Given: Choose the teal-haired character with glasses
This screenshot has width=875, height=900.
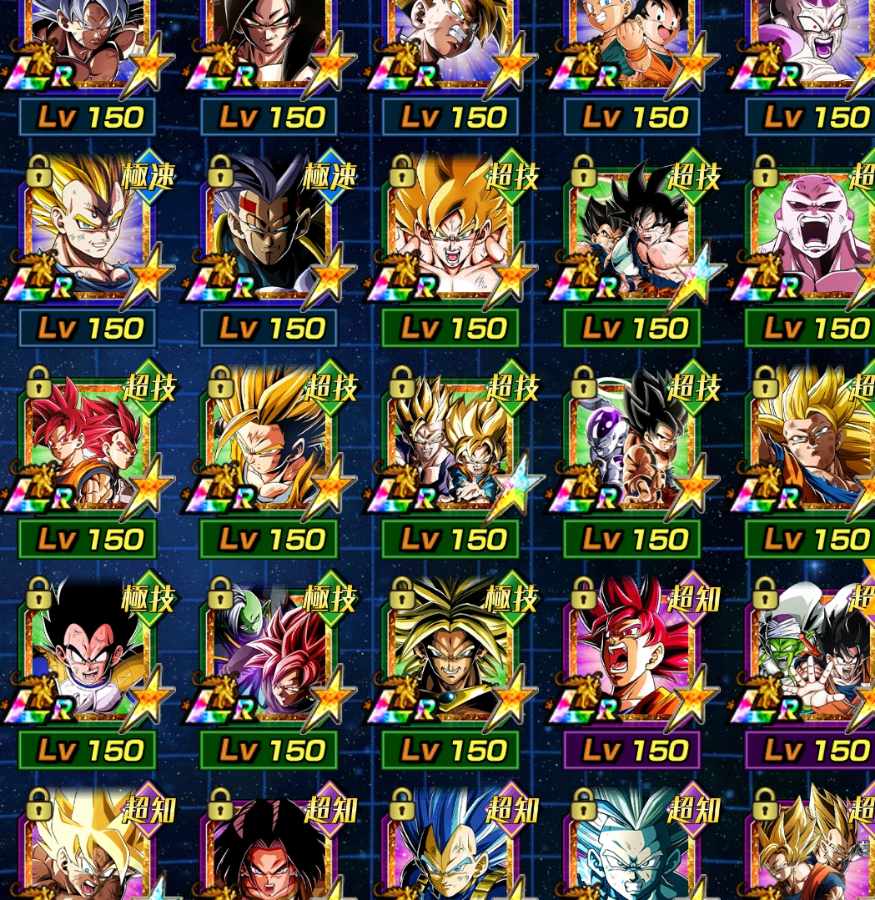Looking at the screenshot, I should coord(631,850).
